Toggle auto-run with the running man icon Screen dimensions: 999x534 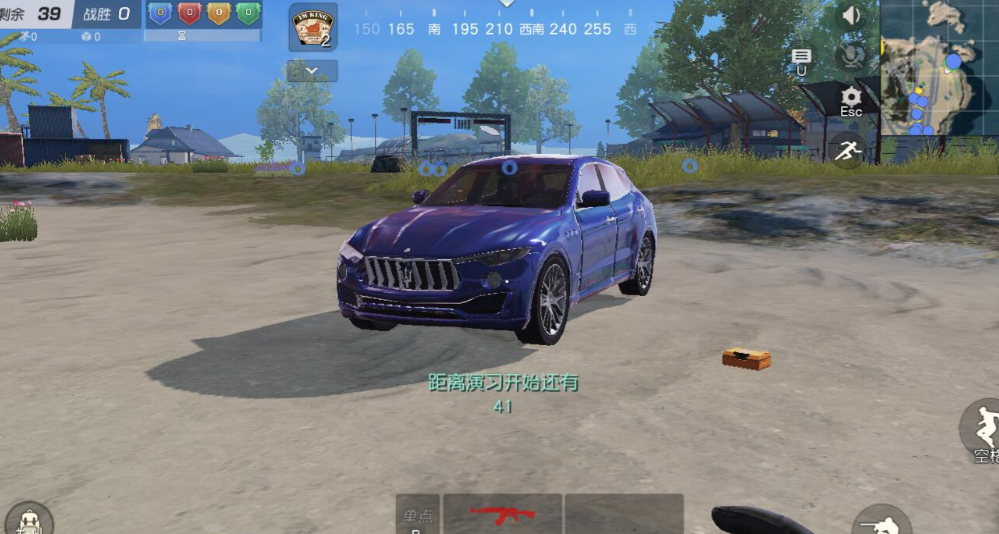[848, 150]
